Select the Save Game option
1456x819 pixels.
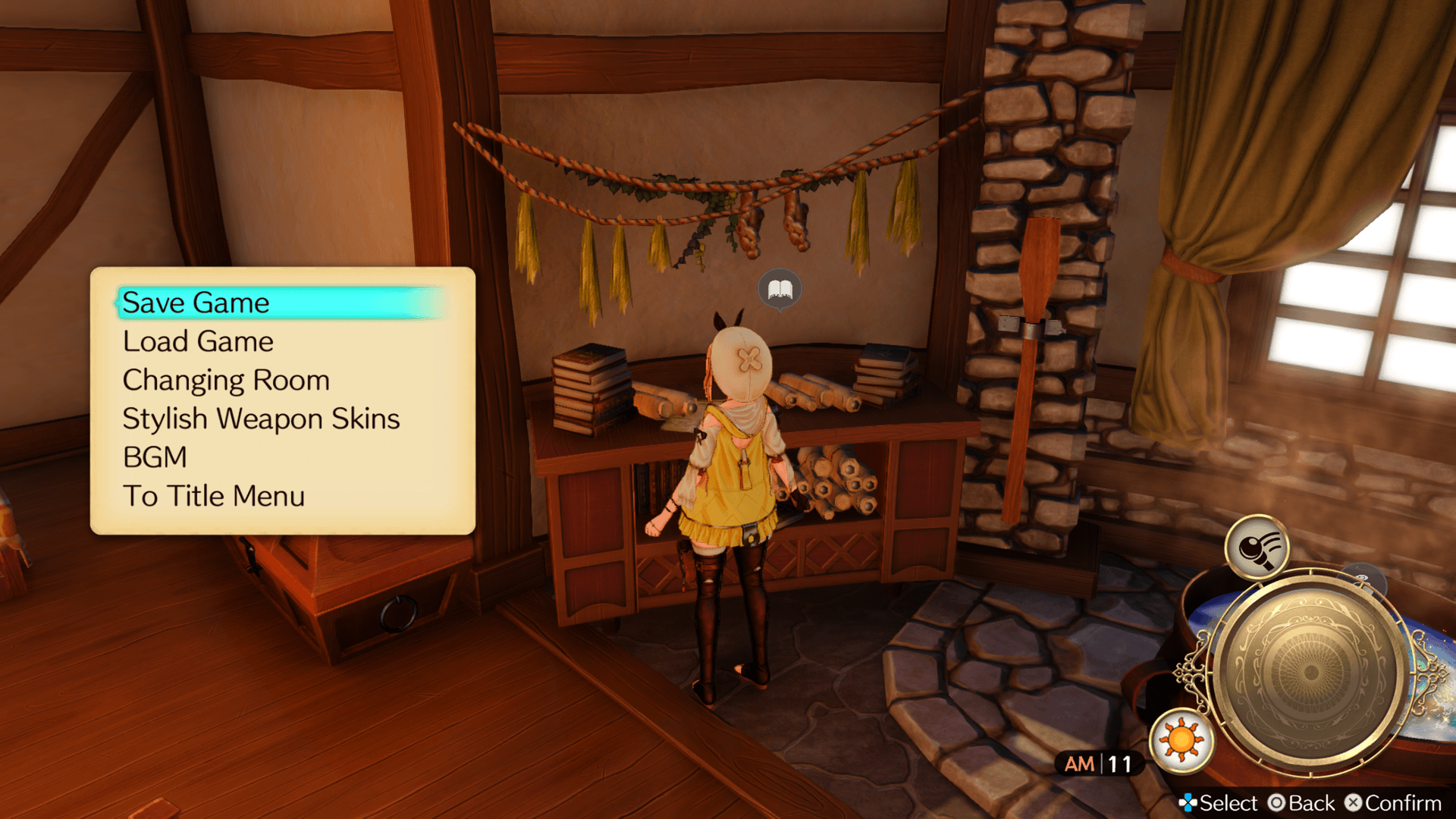coord(196,303)
